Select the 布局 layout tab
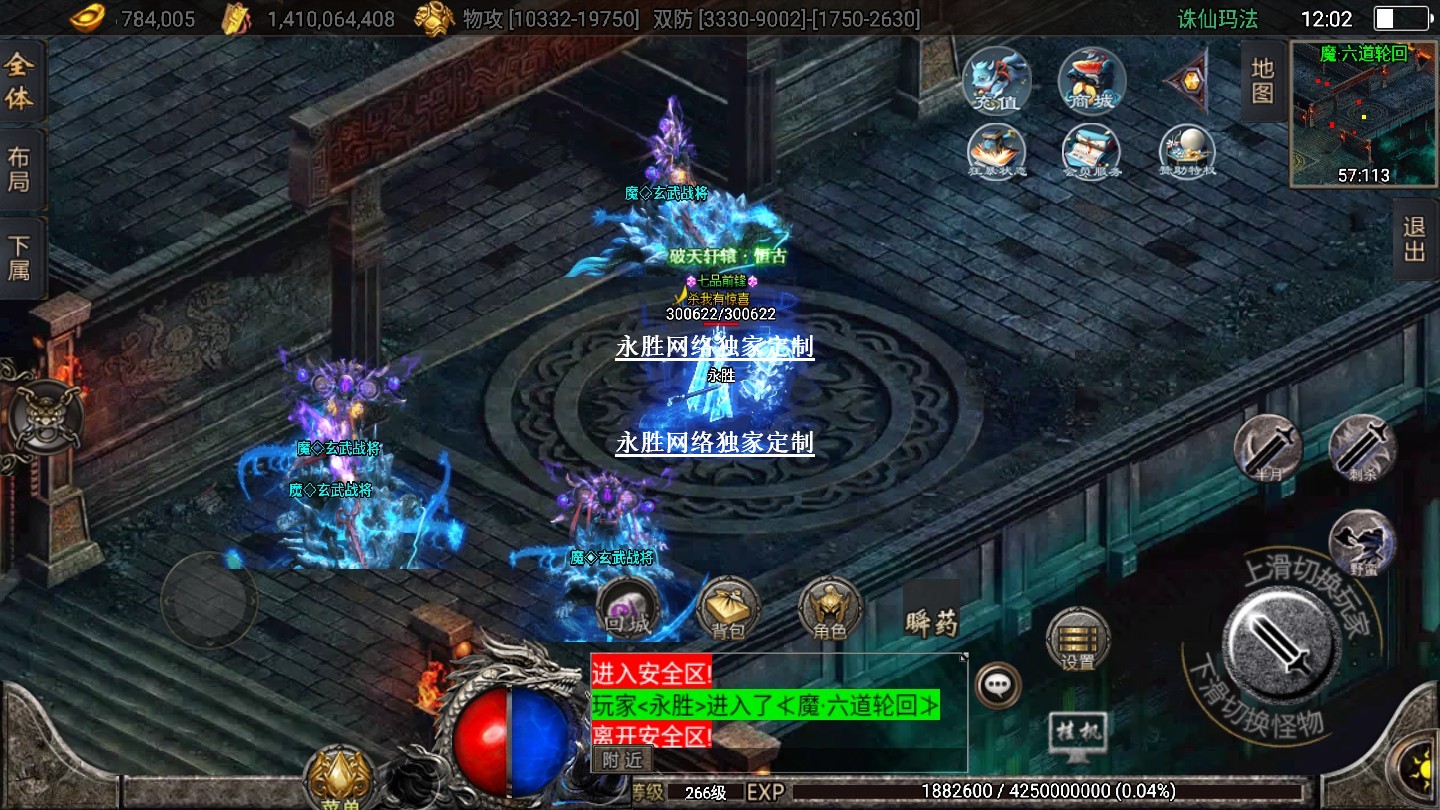The height and width of the screenshot is (810, 1440). point(20,170)
